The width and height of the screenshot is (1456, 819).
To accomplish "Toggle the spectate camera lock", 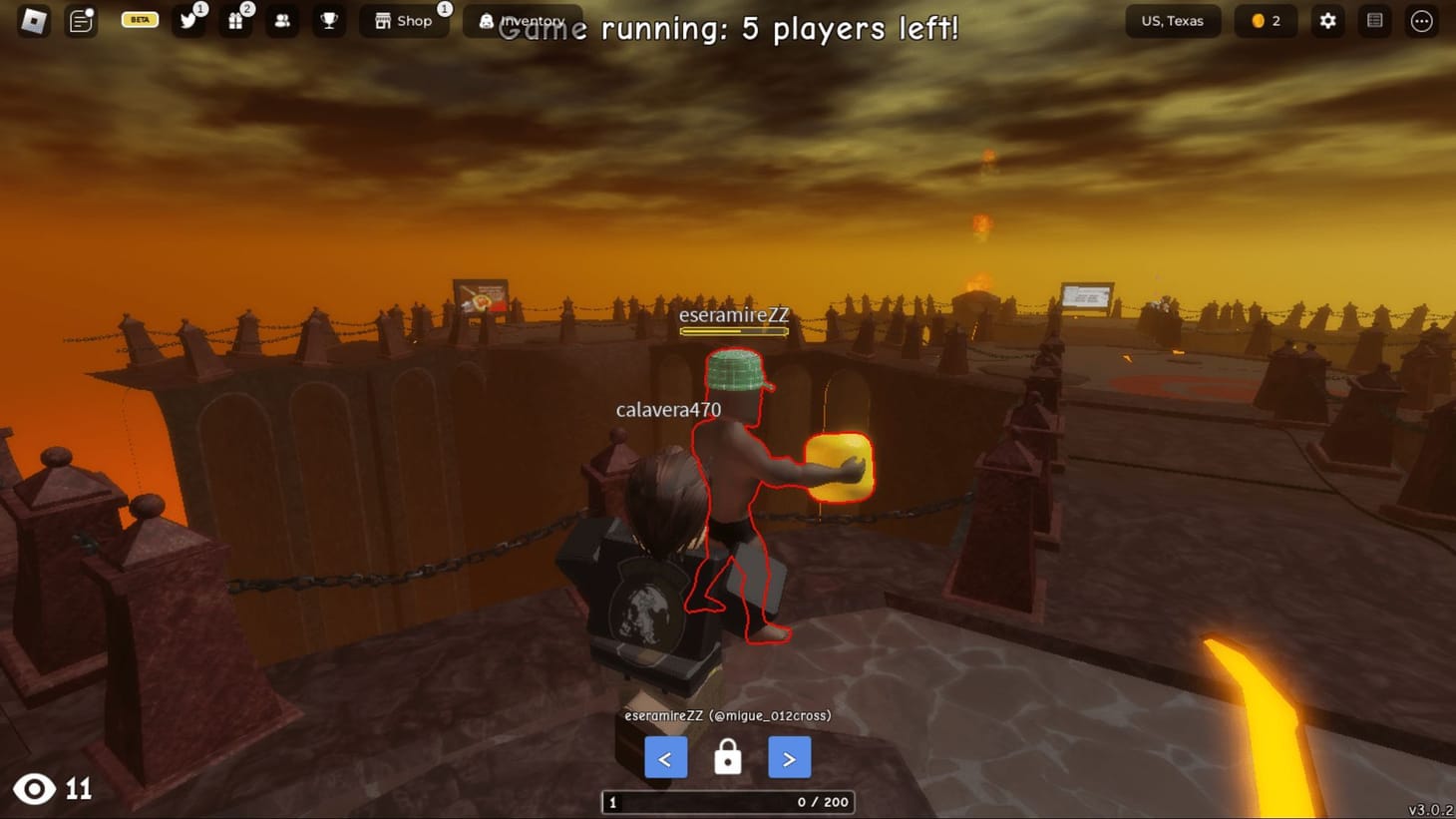I will tap(727, 757).
